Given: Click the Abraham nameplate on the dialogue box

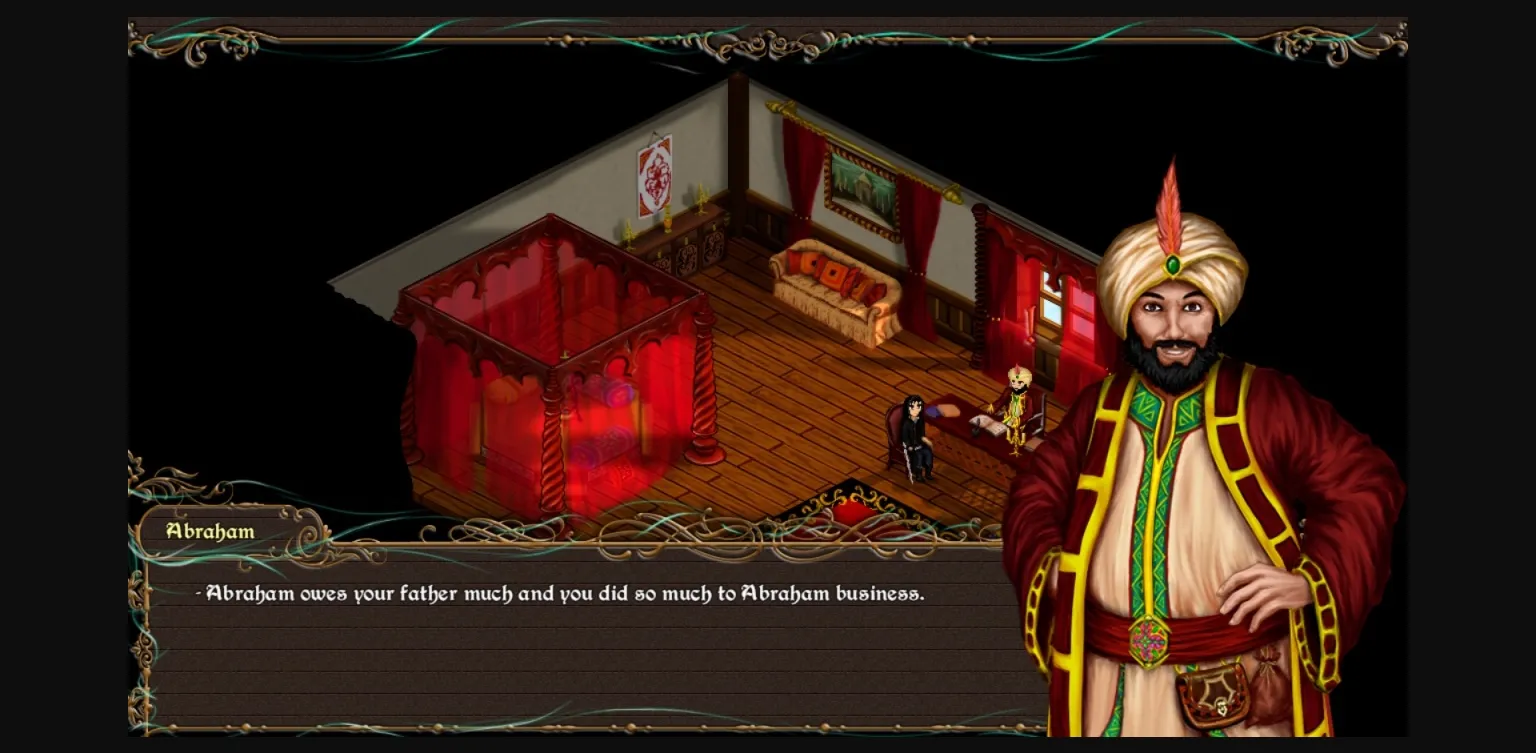Looking at the screenshot, I should coord(209,531).
